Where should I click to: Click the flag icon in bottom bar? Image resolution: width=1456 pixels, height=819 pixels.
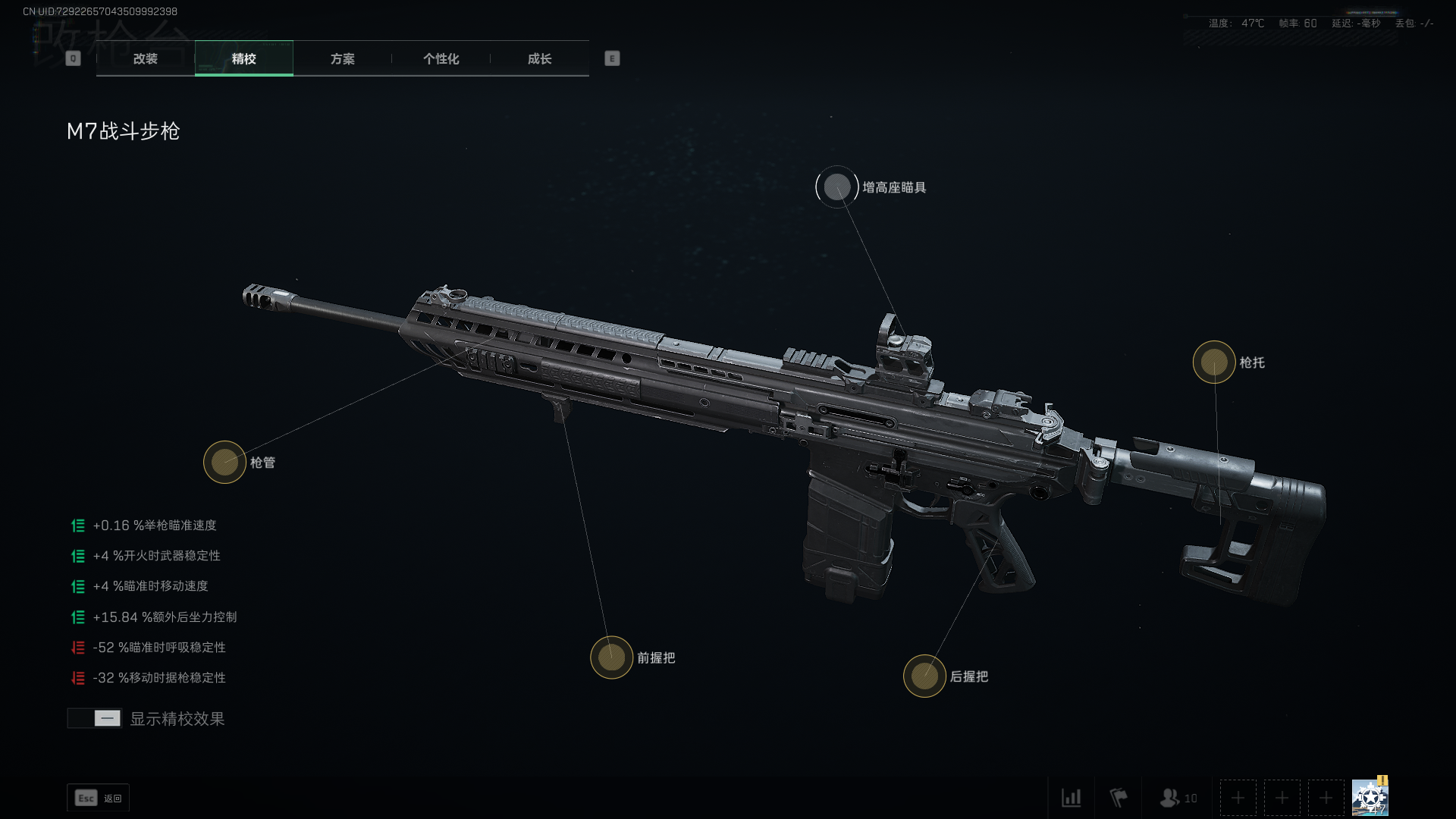tap(1118, 798)
